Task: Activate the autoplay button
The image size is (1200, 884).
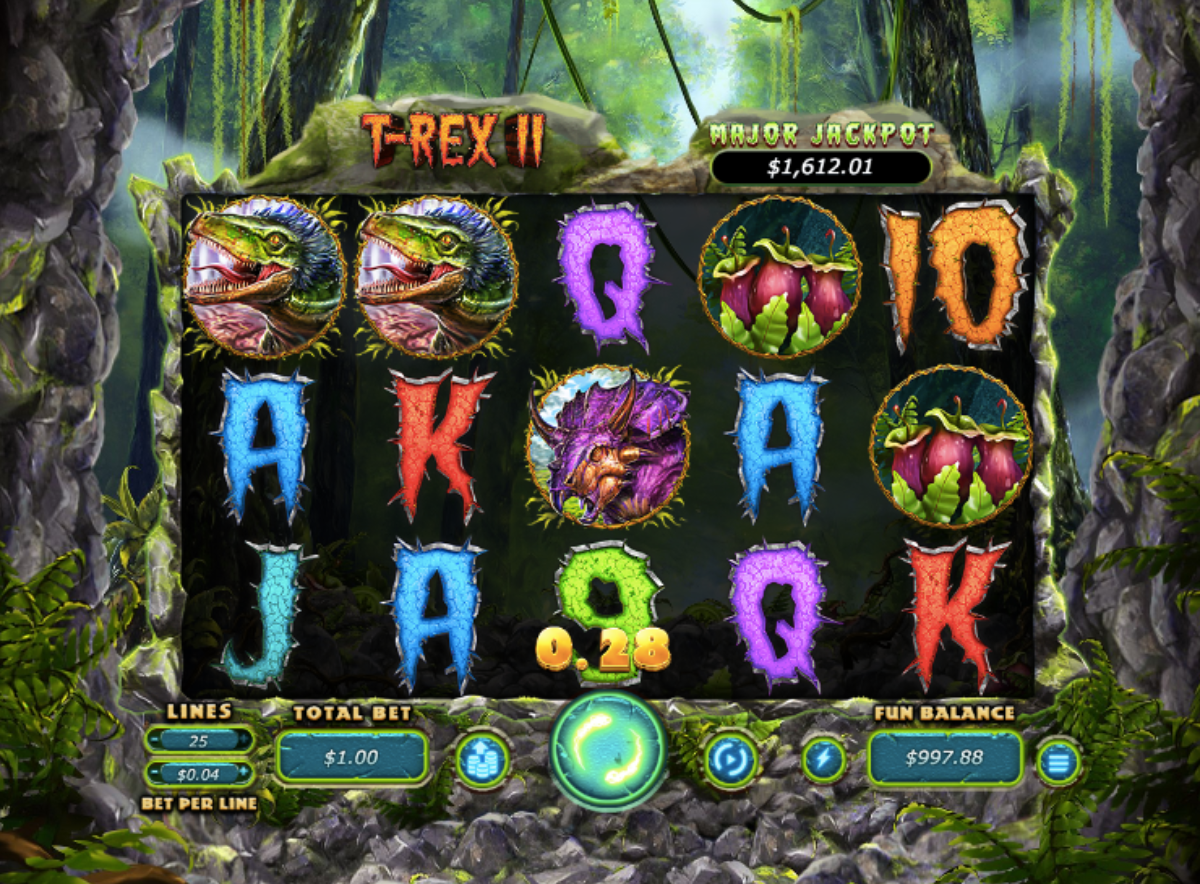Action: click(x=730, y=759)
